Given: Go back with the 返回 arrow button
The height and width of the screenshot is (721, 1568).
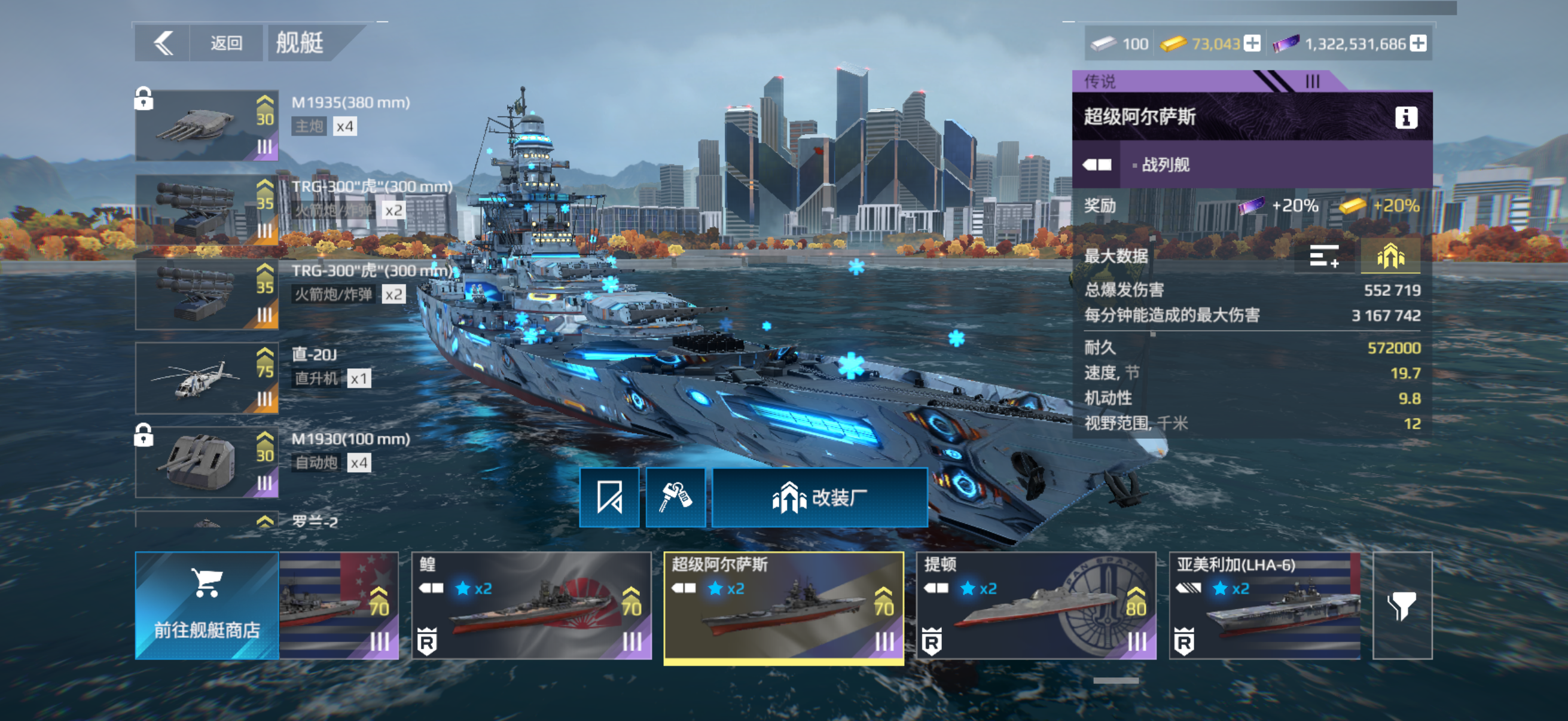Looking at the screenshot, I should coord(163,43).
